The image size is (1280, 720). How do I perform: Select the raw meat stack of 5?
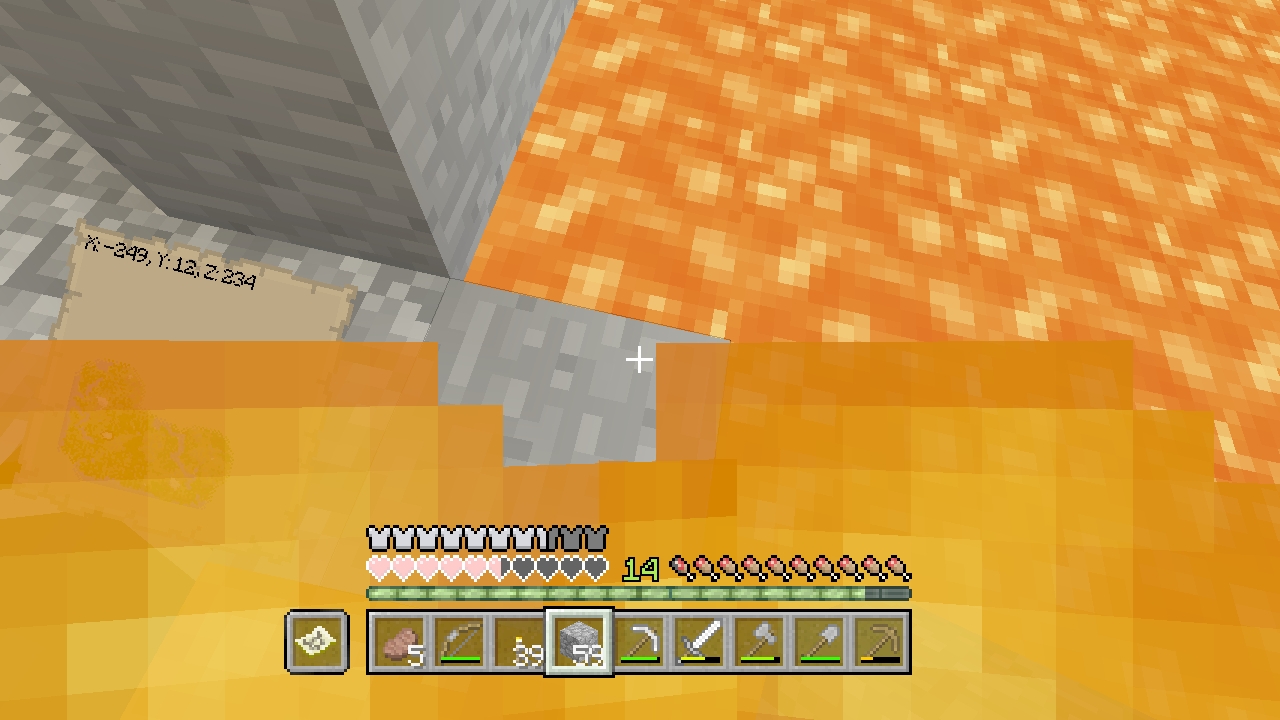[401, 642]
